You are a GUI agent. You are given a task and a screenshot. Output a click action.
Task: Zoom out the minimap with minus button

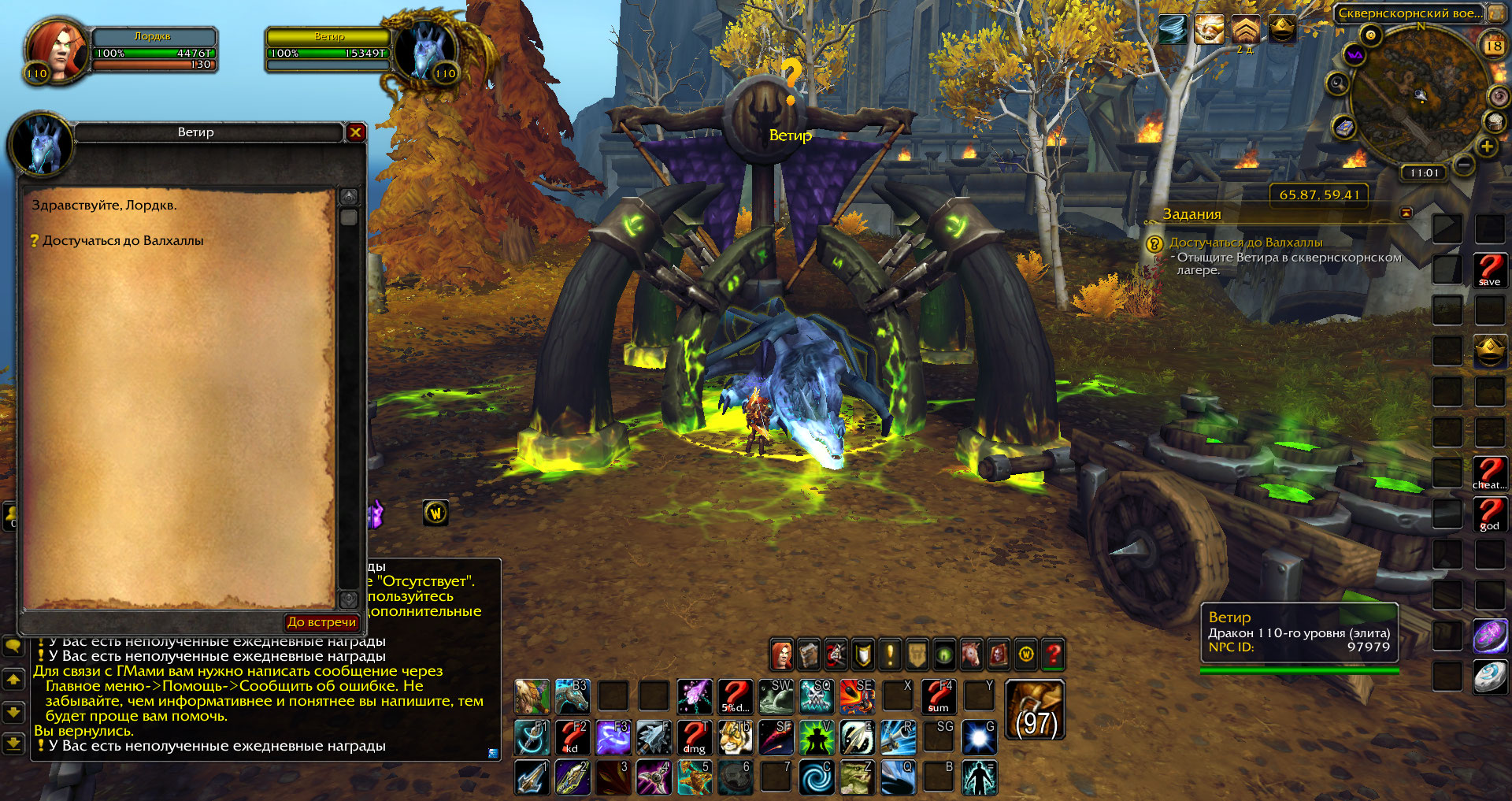coord(1463,165)
